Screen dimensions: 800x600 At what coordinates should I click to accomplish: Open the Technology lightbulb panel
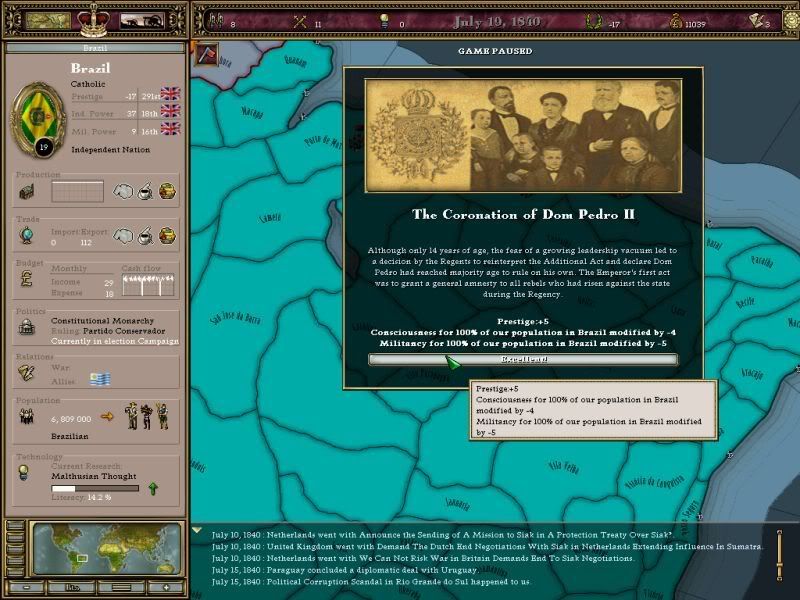click(x=26, y=476)
